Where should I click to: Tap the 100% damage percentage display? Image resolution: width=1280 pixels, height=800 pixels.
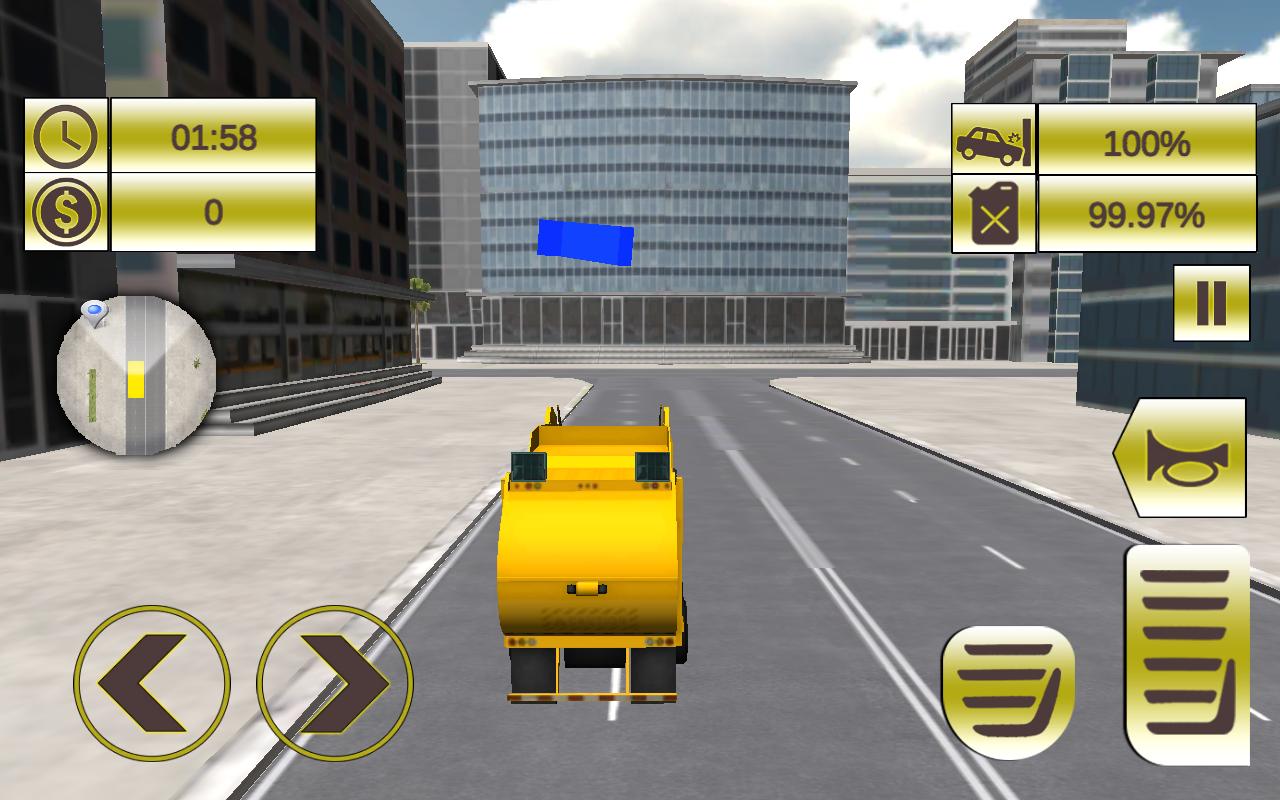(x=1146, y=145)
